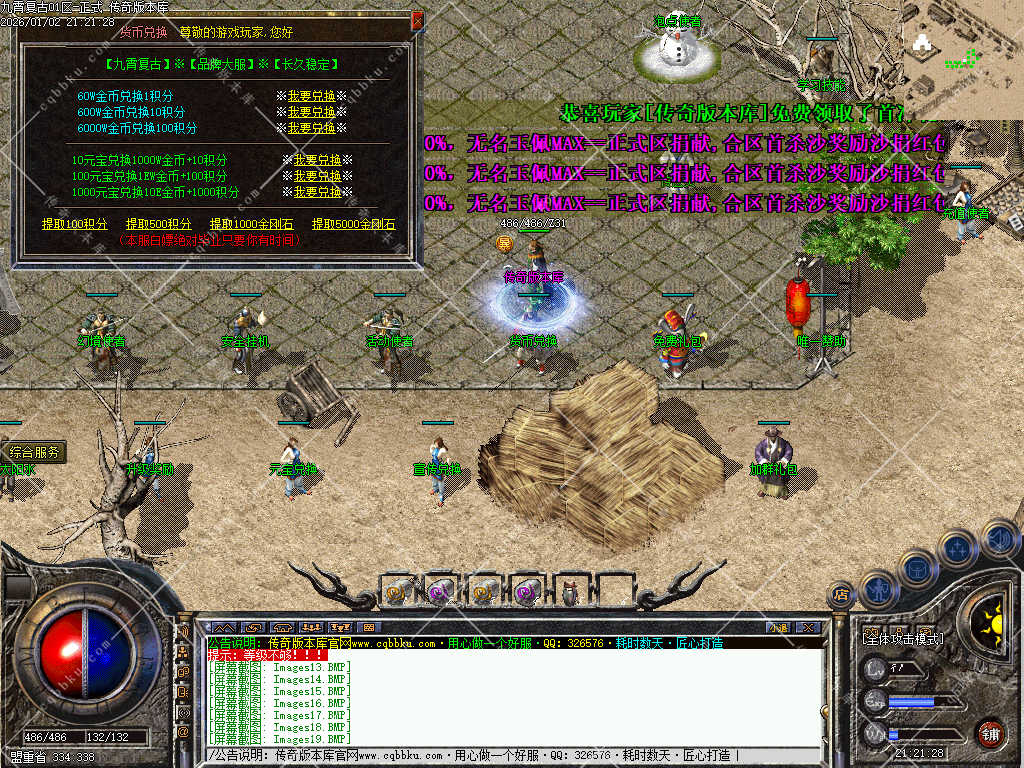Select the 提取500积分 option

(159, 224)
